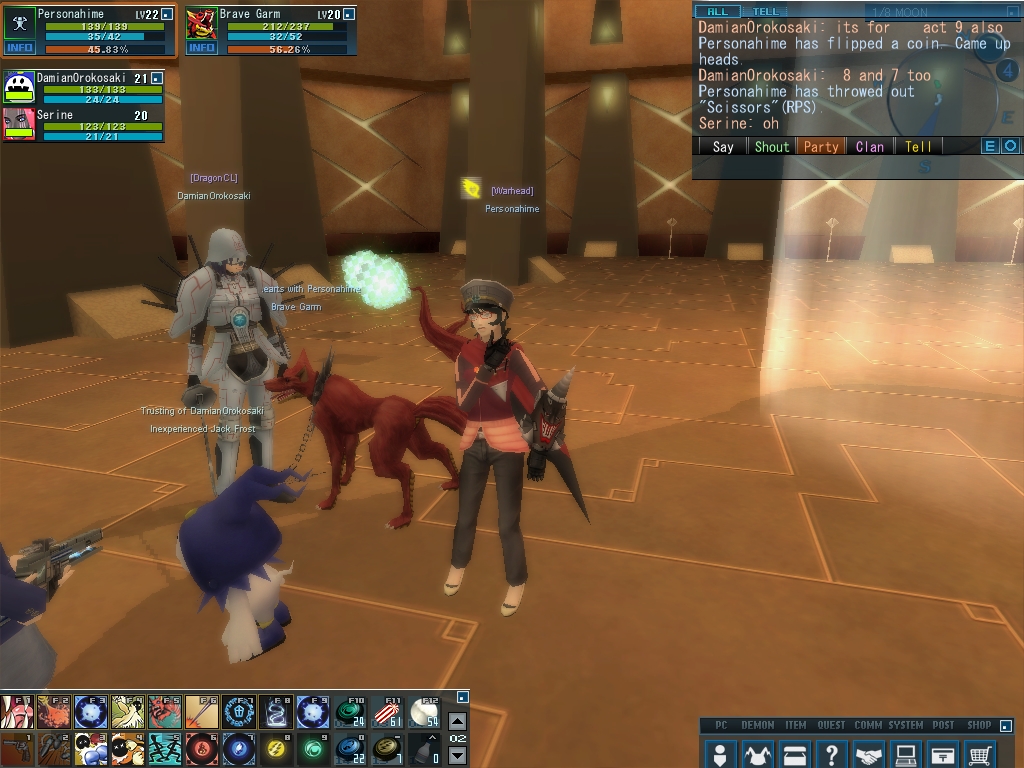This screenshot has height=768, width=1024.
Task: Open the Item box menu icon
Action: pyautogui.click(x=794, y=754)
